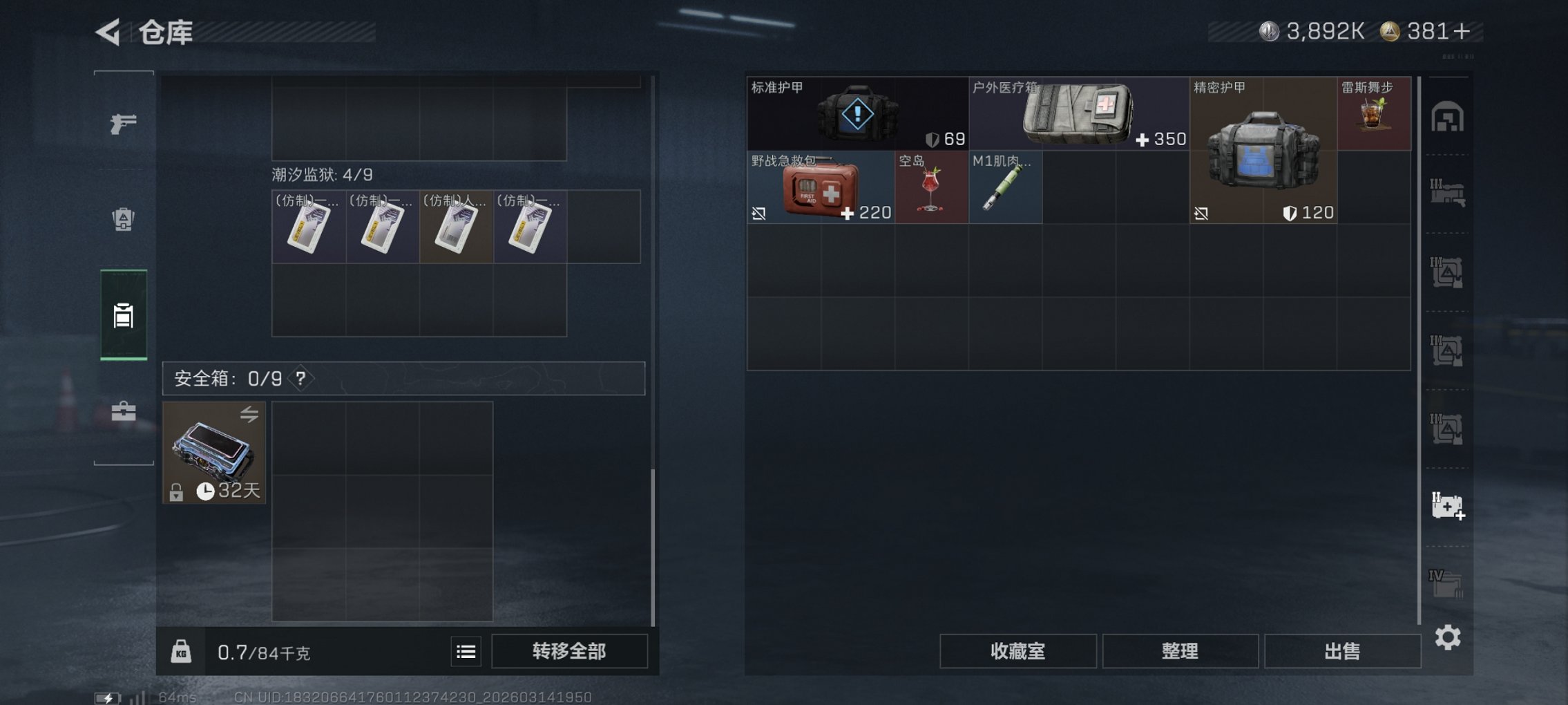The image size is (1568, 705).
Task: Click the question mark help toggle beside 安全箱
Action: tap(301, 379)
